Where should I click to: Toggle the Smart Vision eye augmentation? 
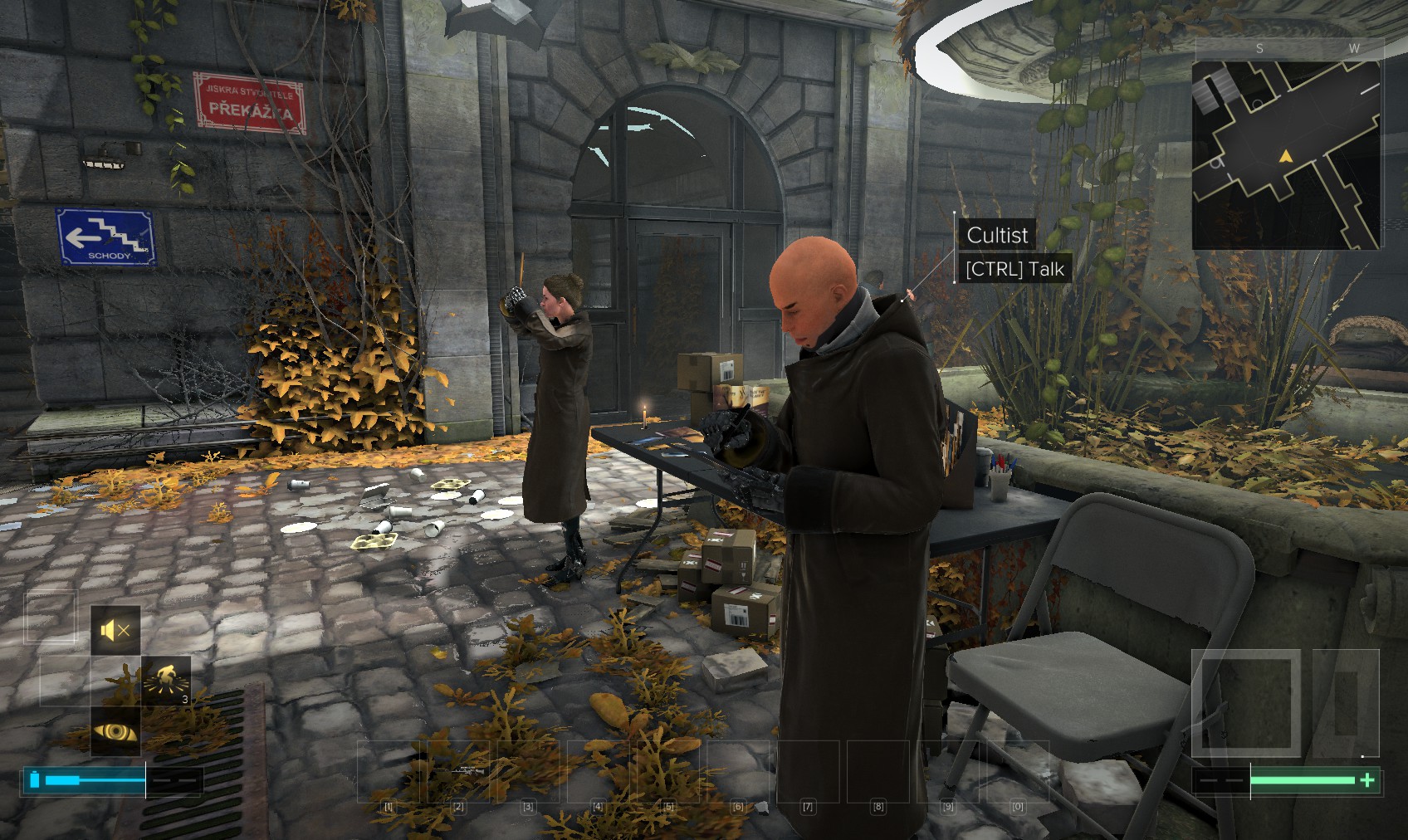click(x=115, y=731)
